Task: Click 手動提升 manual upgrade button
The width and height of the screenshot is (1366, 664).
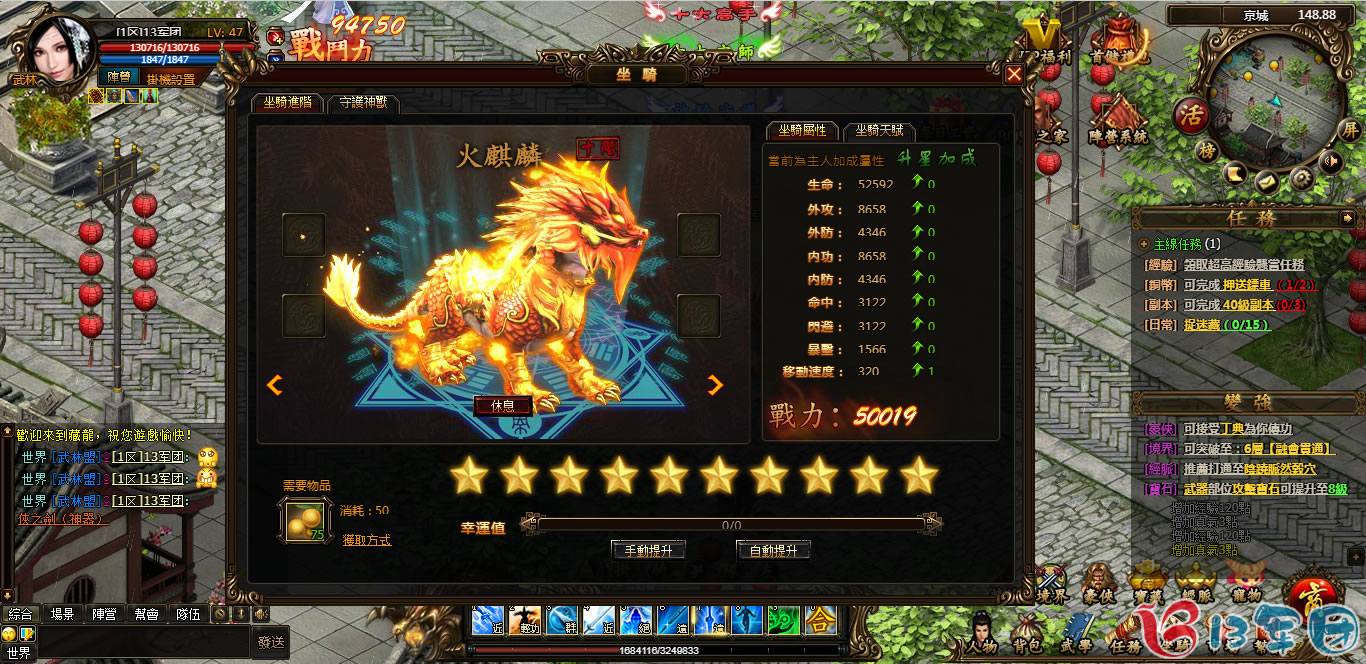Action: click(x=648, y=550)
